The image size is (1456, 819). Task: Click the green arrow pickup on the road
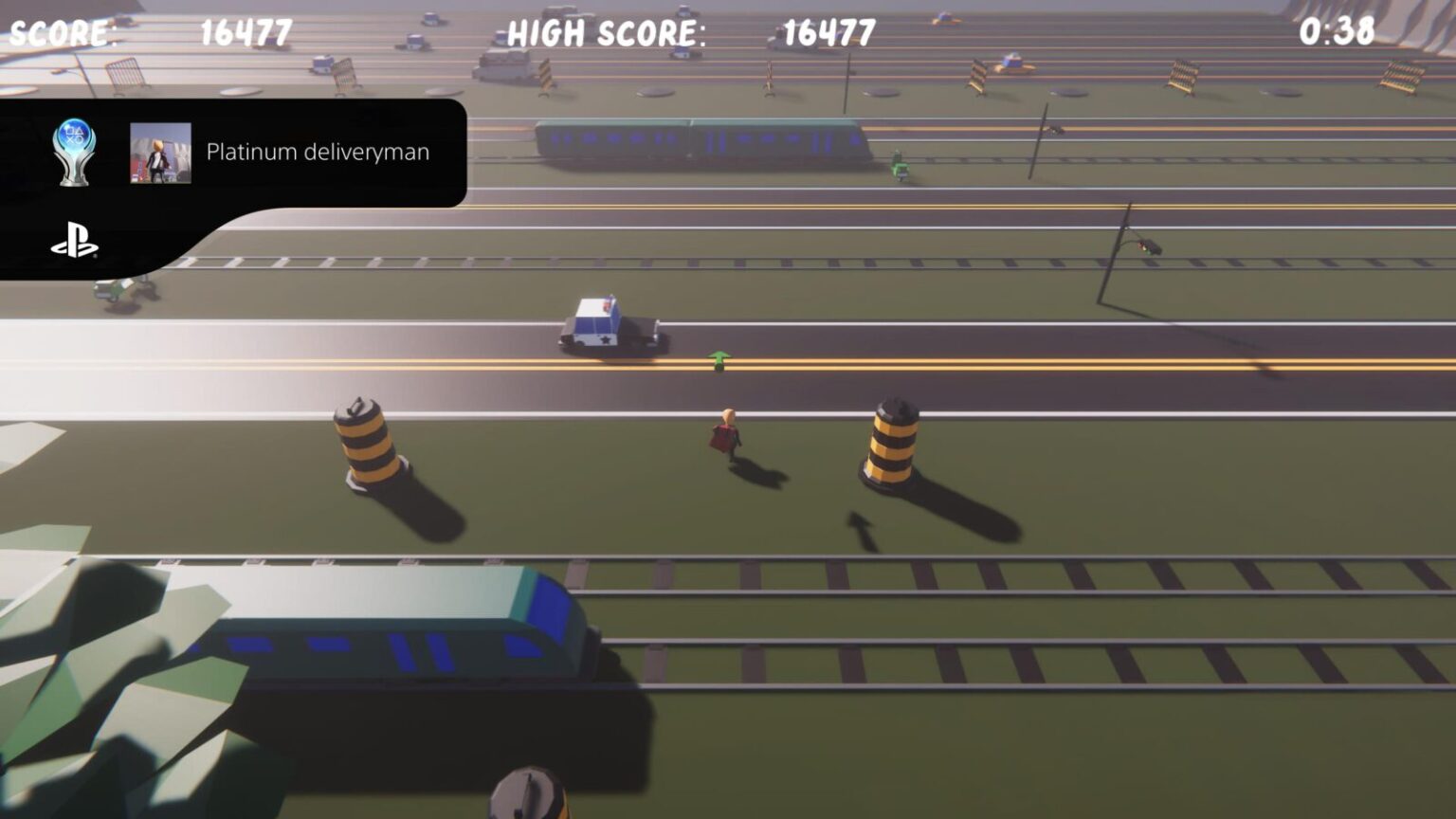(x=718, y=359)
